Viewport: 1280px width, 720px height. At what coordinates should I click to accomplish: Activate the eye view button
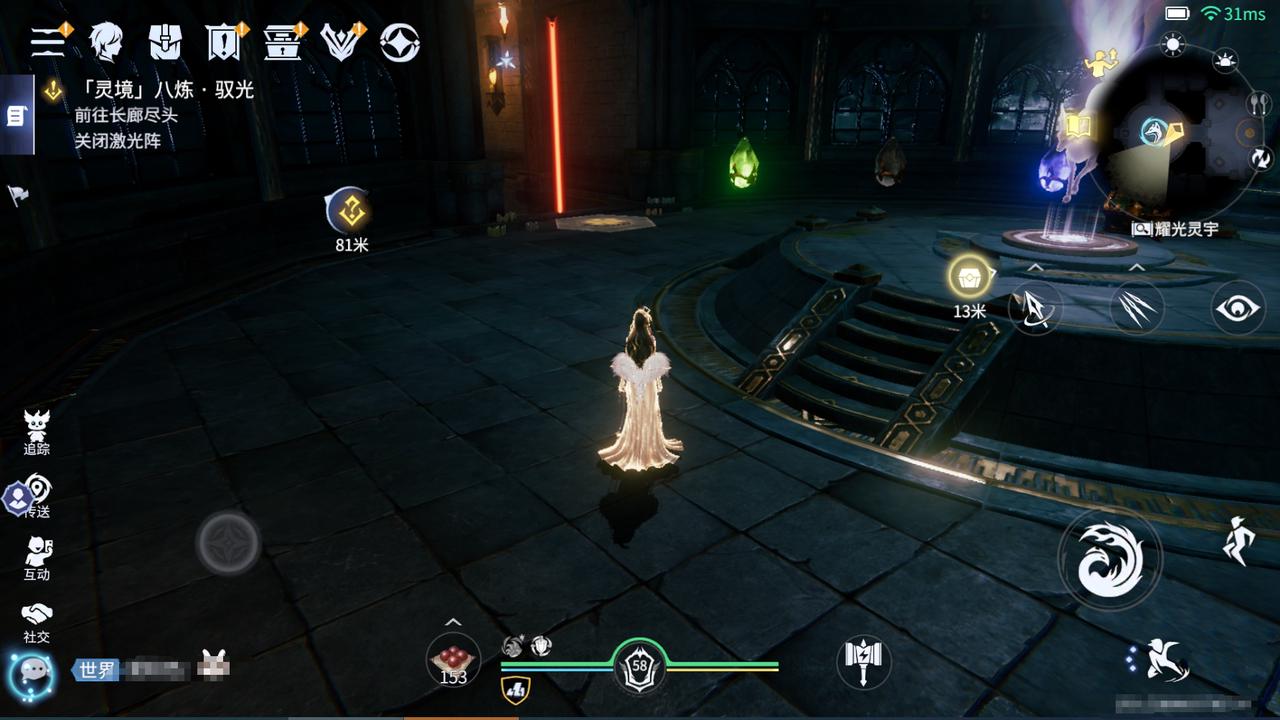(x=1238, y=307)
